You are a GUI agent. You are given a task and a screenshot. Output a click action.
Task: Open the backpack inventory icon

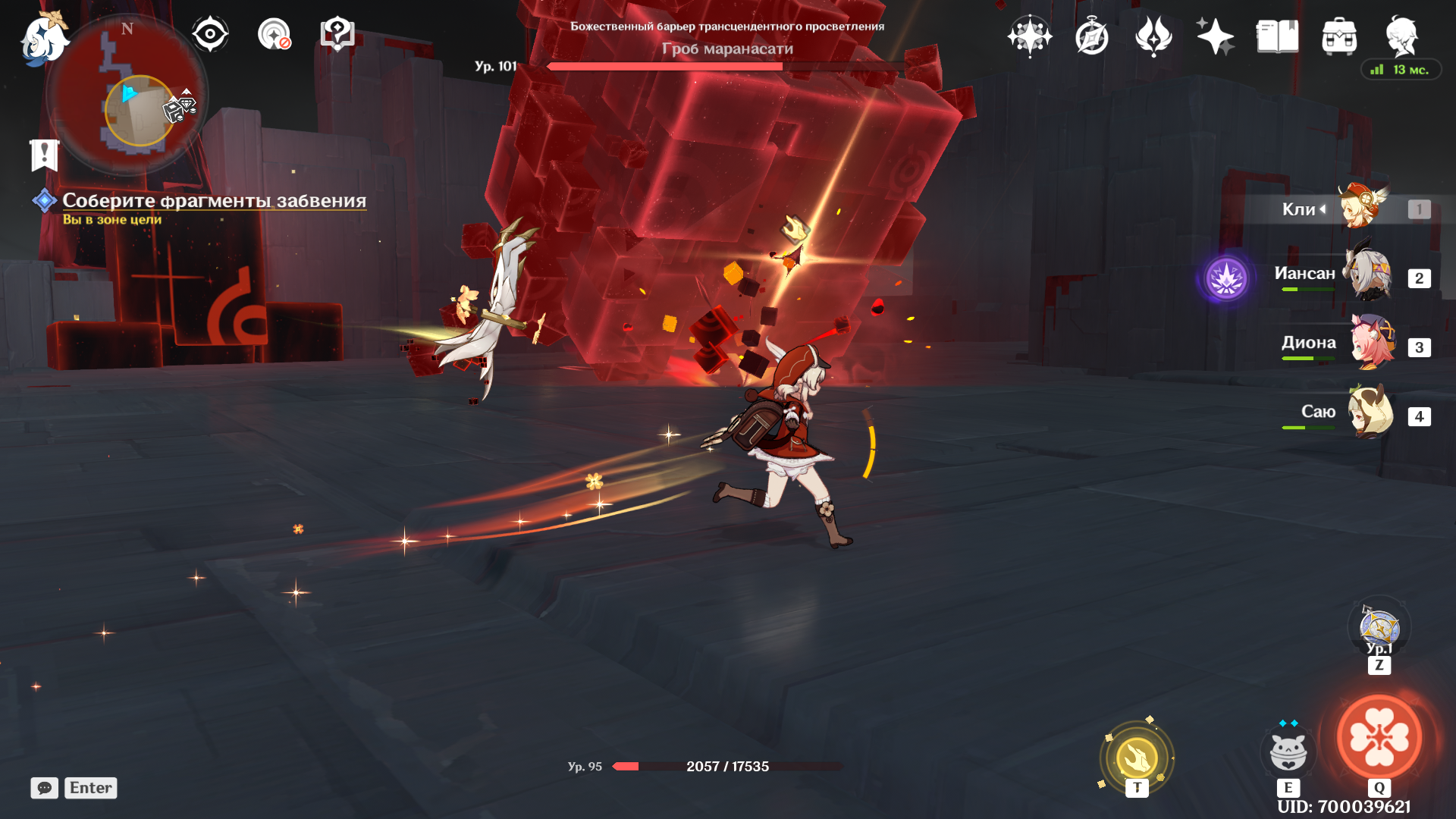(x=1339, y=36)
